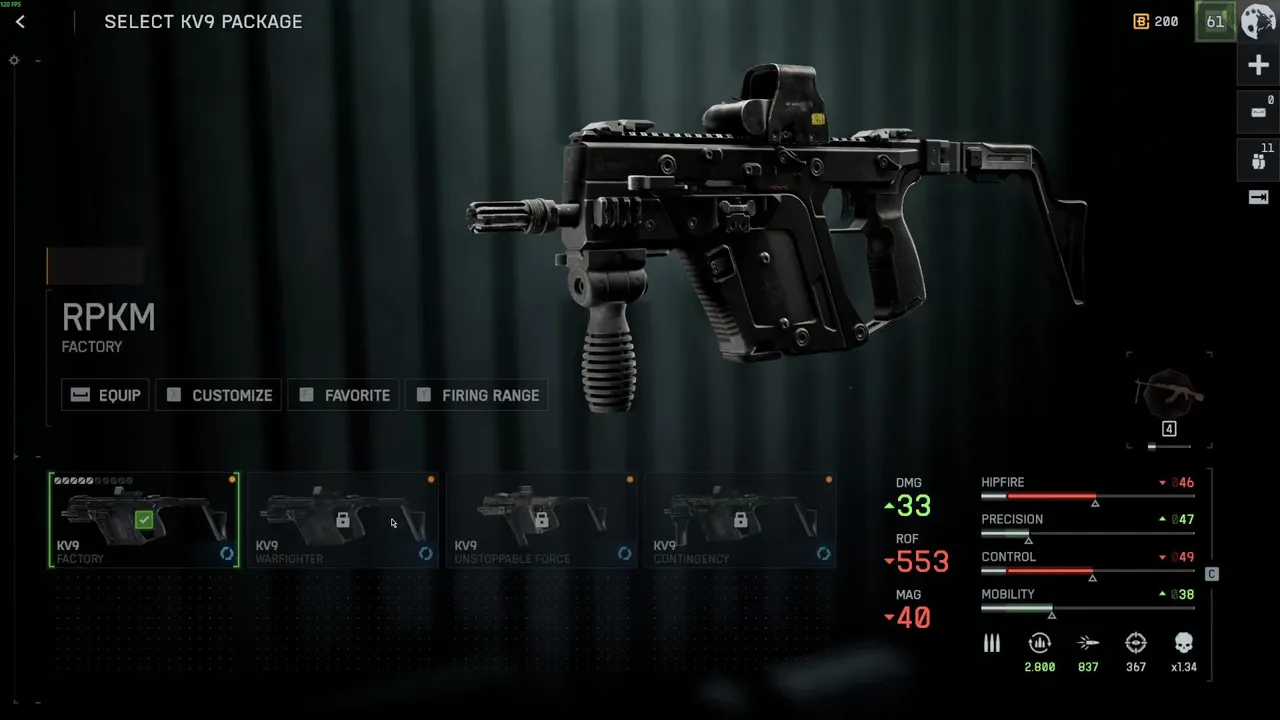Pick the KV9 Unstoppable Force package

[x=541, y=520]
